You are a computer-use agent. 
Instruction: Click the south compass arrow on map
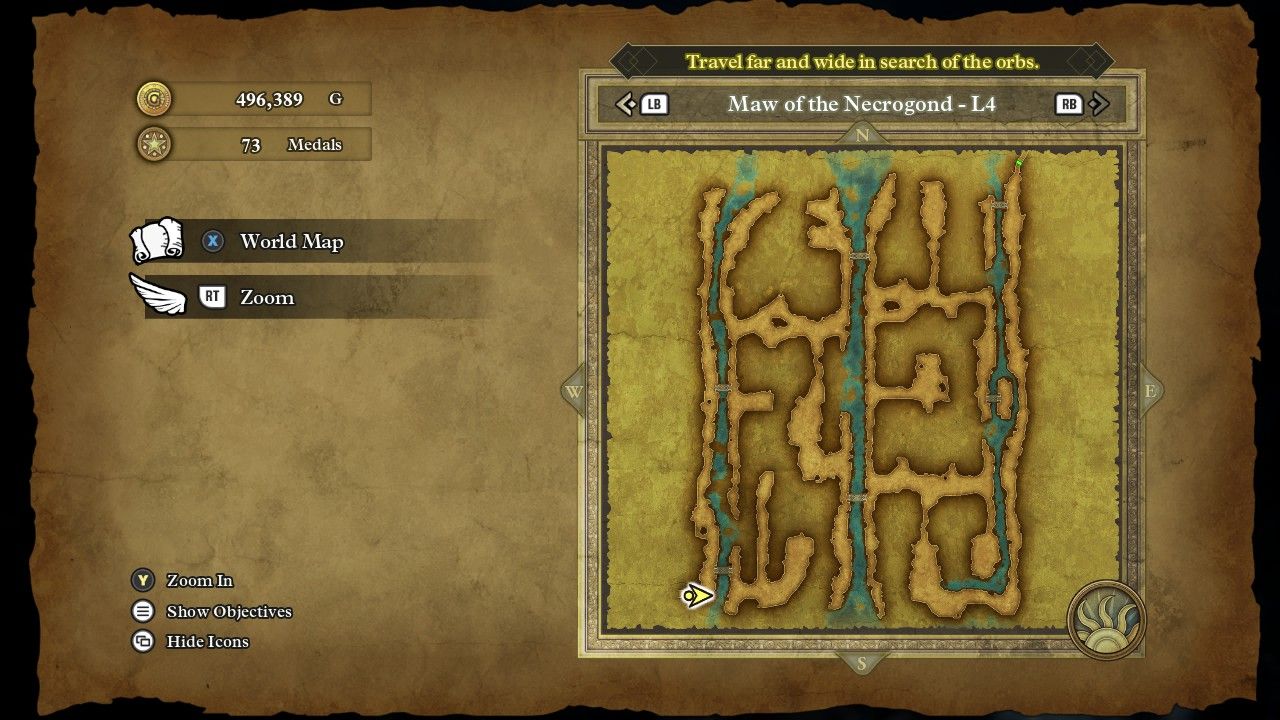[862, 663]
